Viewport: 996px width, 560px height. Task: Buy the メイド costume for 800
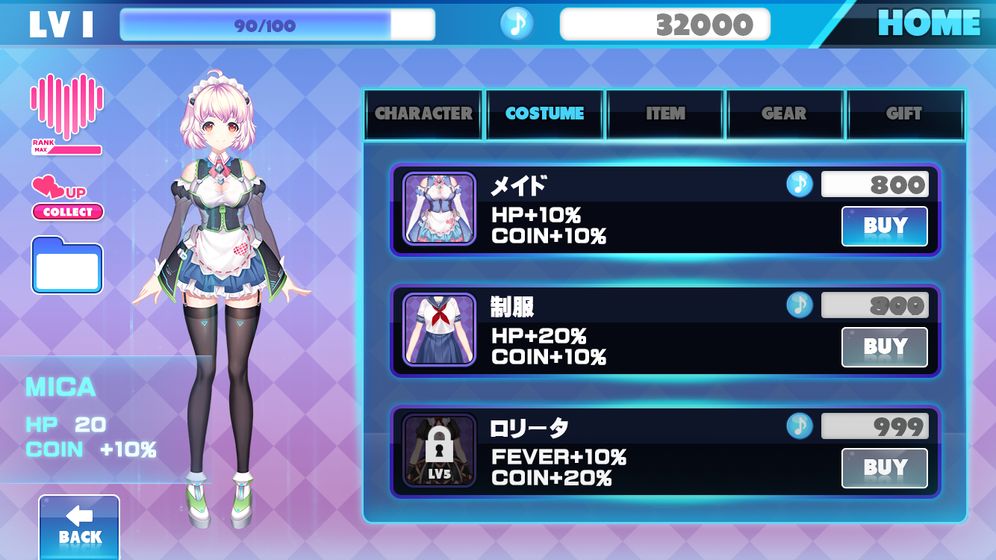click(884, 226)
